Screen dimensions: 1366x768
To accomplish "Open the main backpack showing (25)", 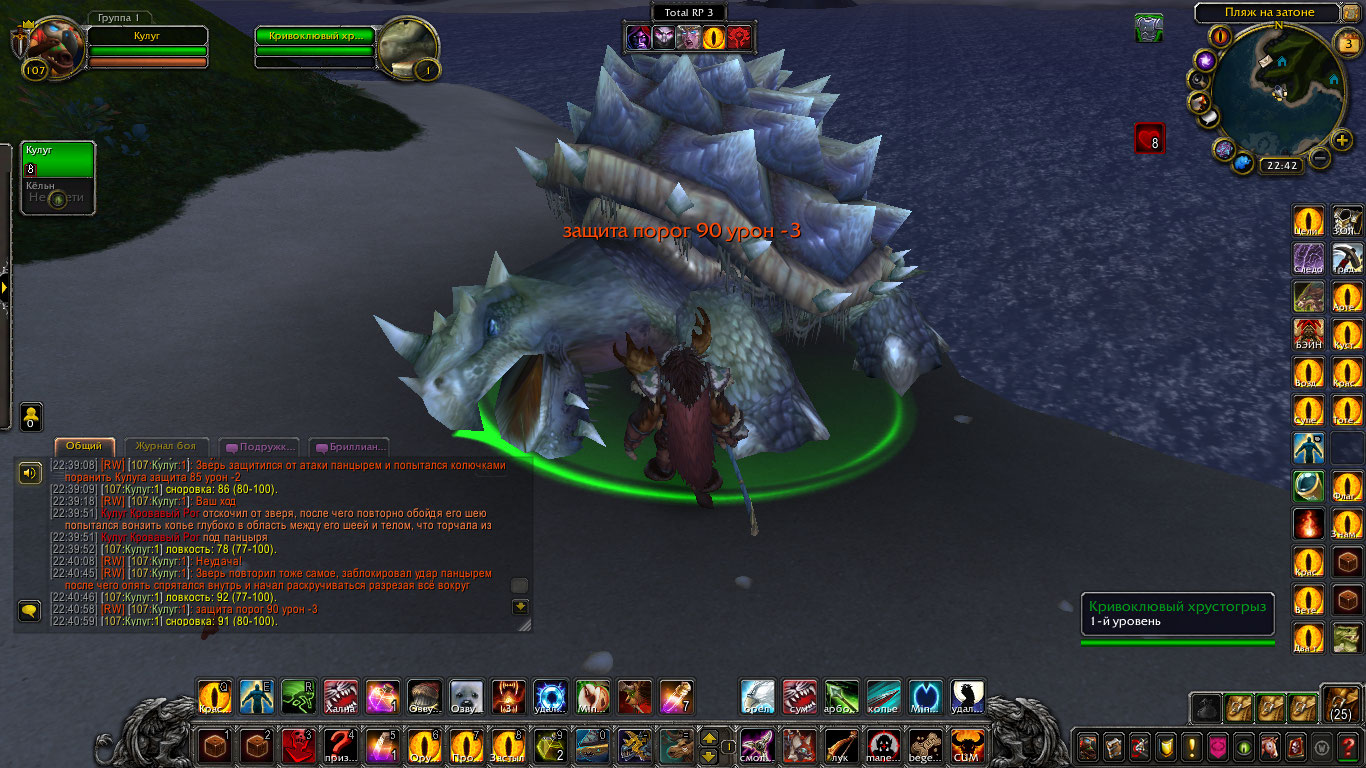I will [1341, 705].
